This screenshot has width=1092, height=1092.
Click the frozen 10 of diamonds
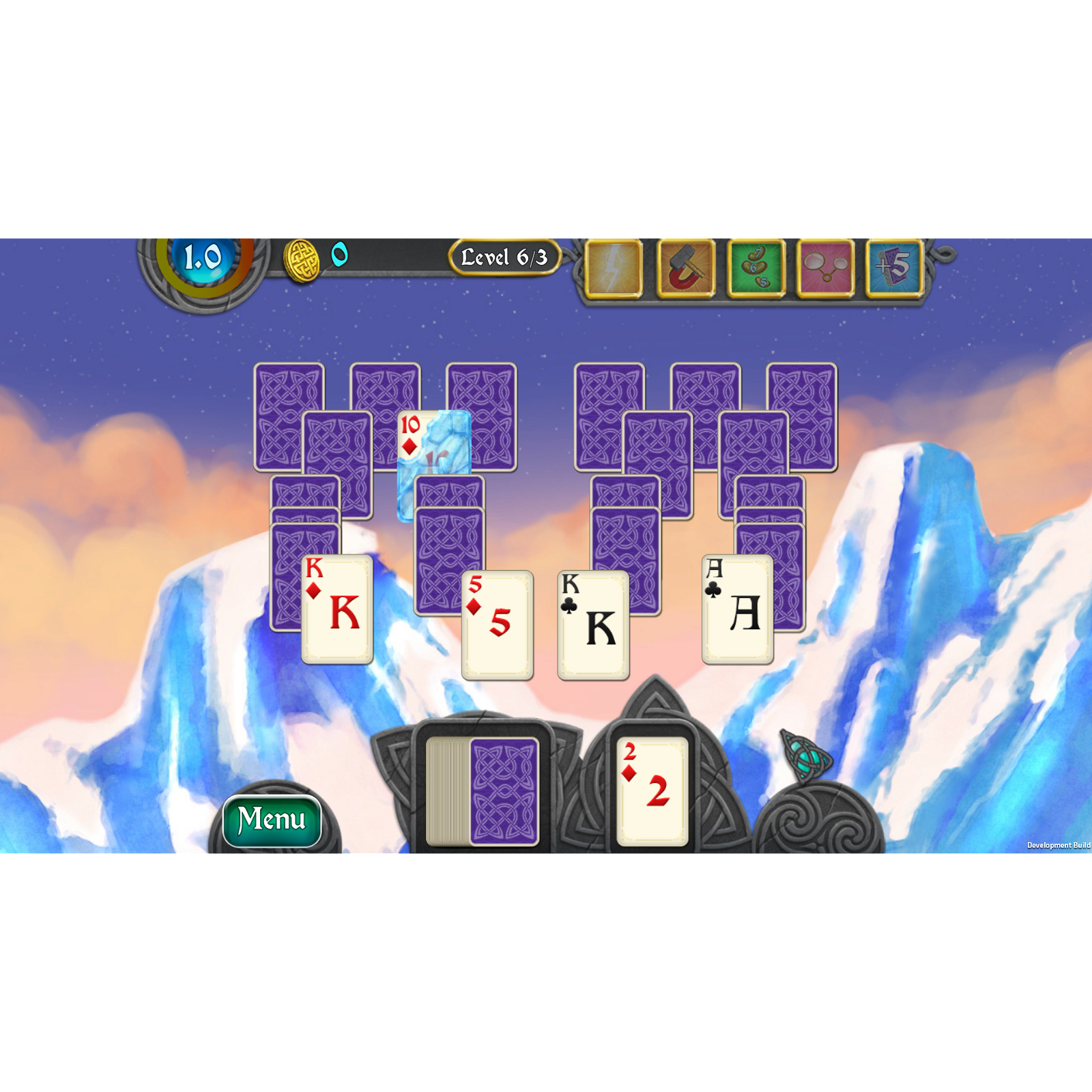(x=433, y=450)
